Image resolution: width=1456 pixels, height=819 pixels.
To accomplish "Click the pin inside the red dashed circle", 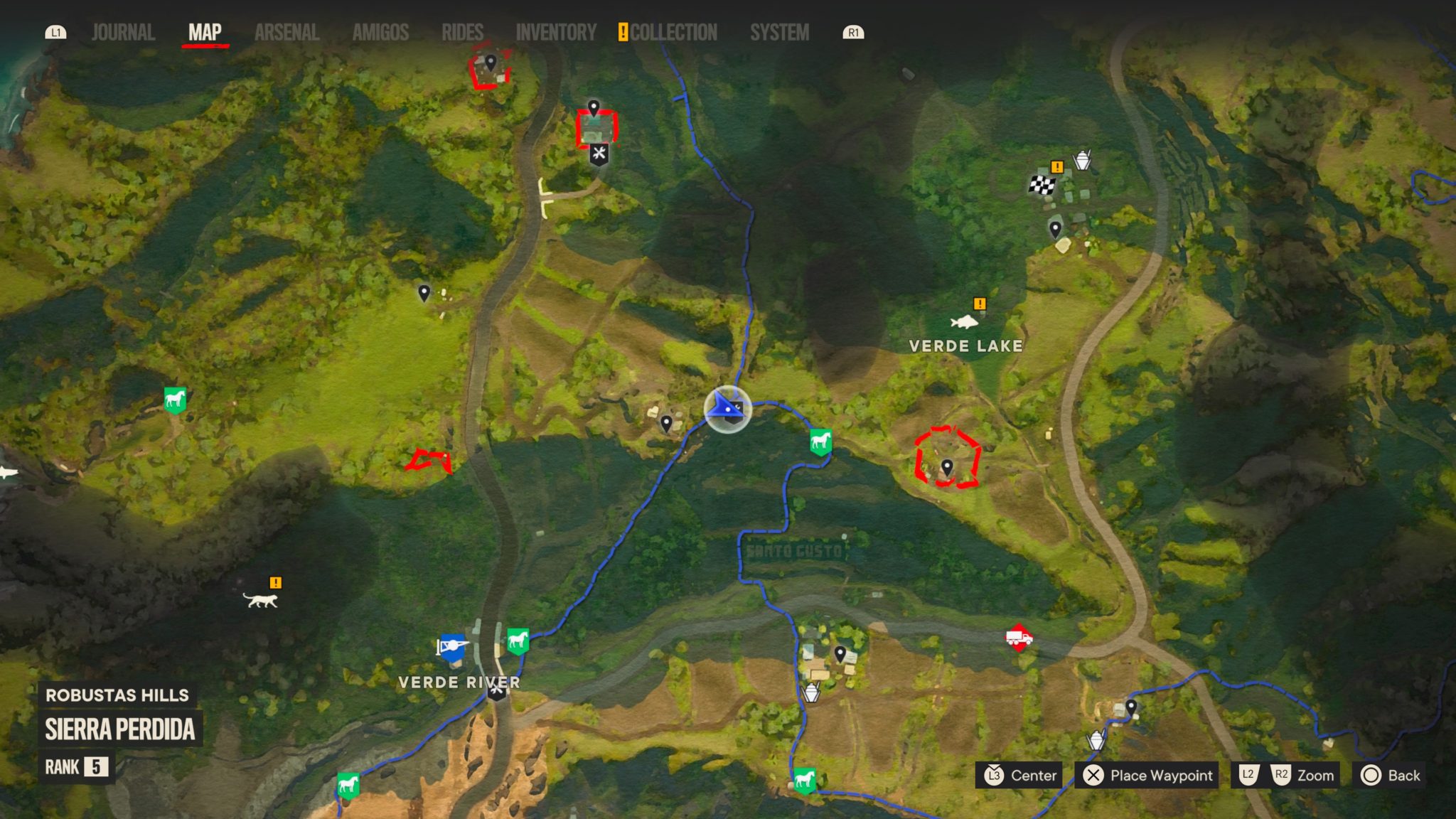I will (x=948, y=466).
